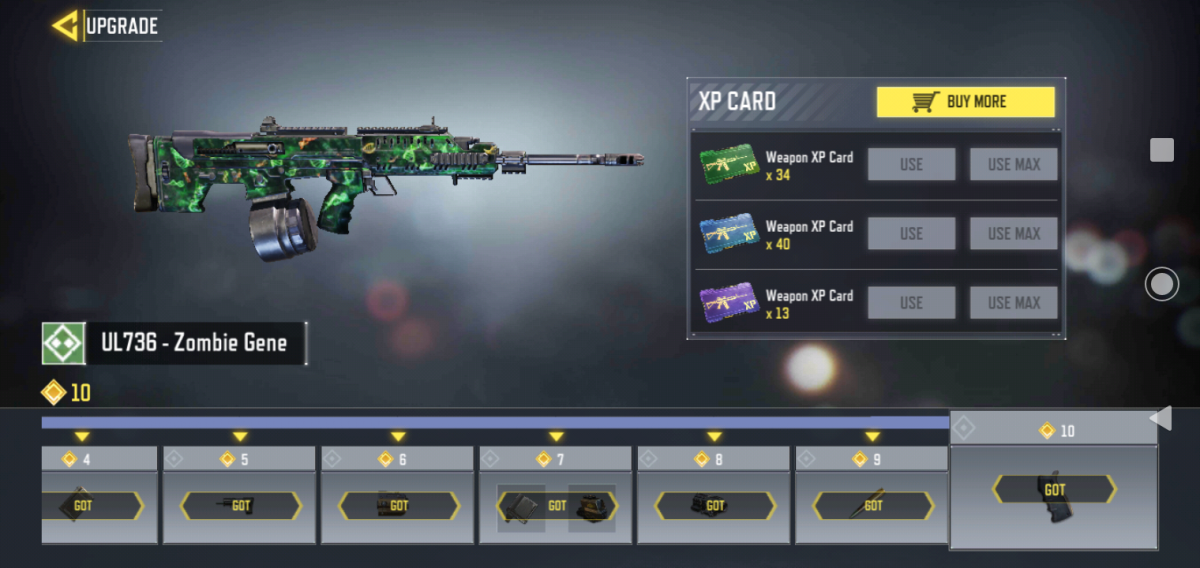Open the Buy More XP cards shop
The image size is (1200, 568).
click(x=965, y=102)
